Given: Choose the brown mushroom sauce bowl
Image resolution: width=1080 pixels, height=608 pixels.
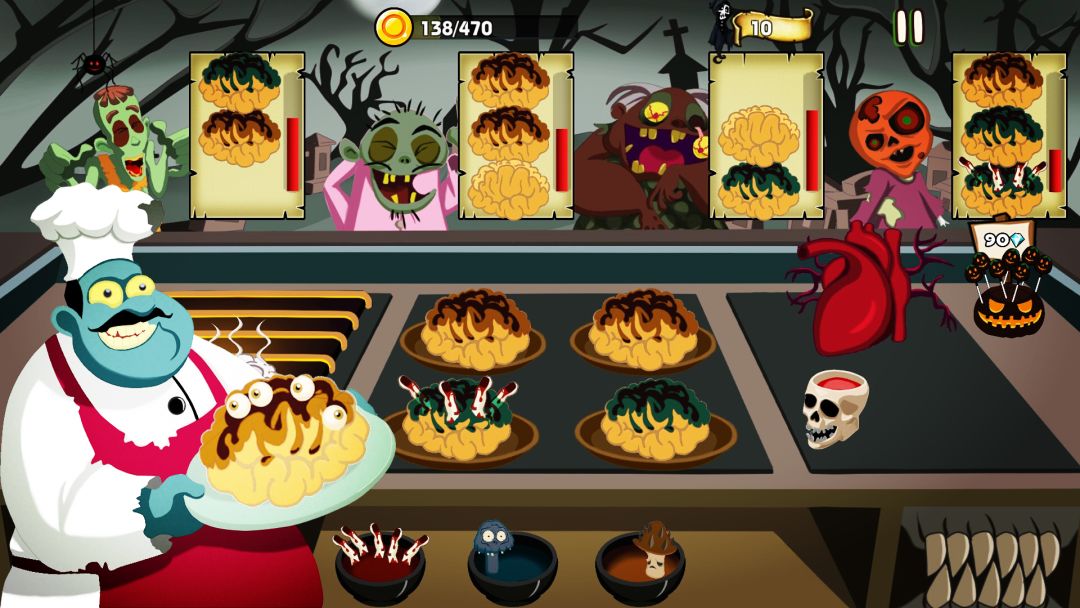Looking at the screenshot, I should click(641, 562).
